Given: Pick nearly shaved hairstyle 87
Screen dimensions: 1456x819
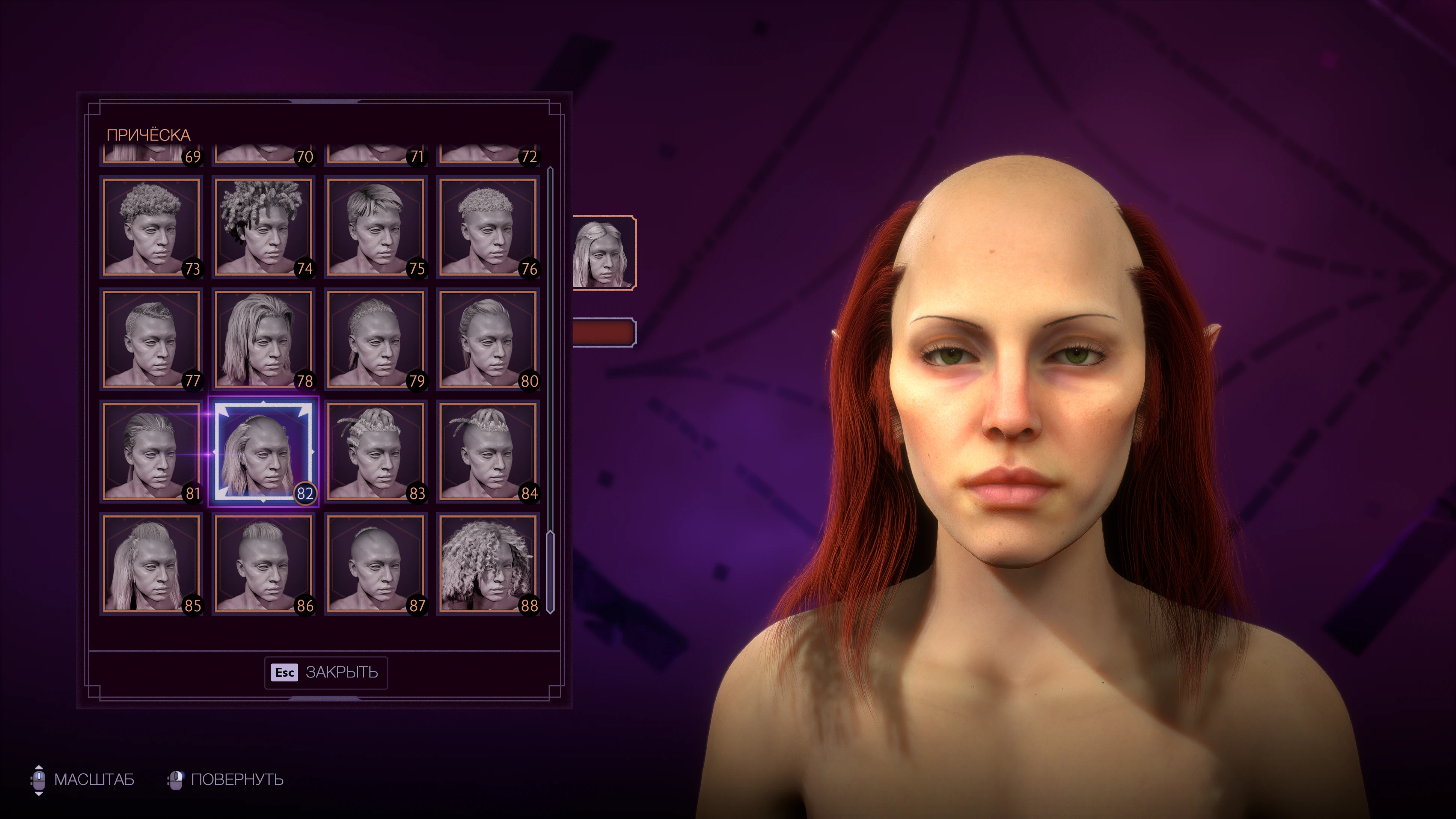Looking at the screenshot, I should 375,564.
